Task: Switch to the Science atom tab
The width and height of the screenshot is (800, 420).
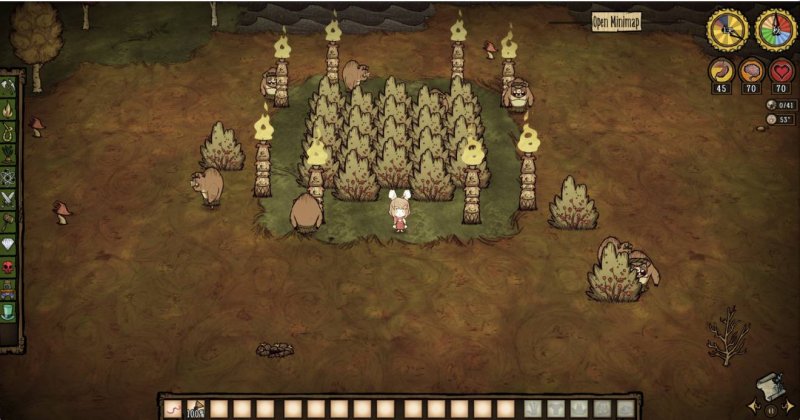Action: pos(10,176)
